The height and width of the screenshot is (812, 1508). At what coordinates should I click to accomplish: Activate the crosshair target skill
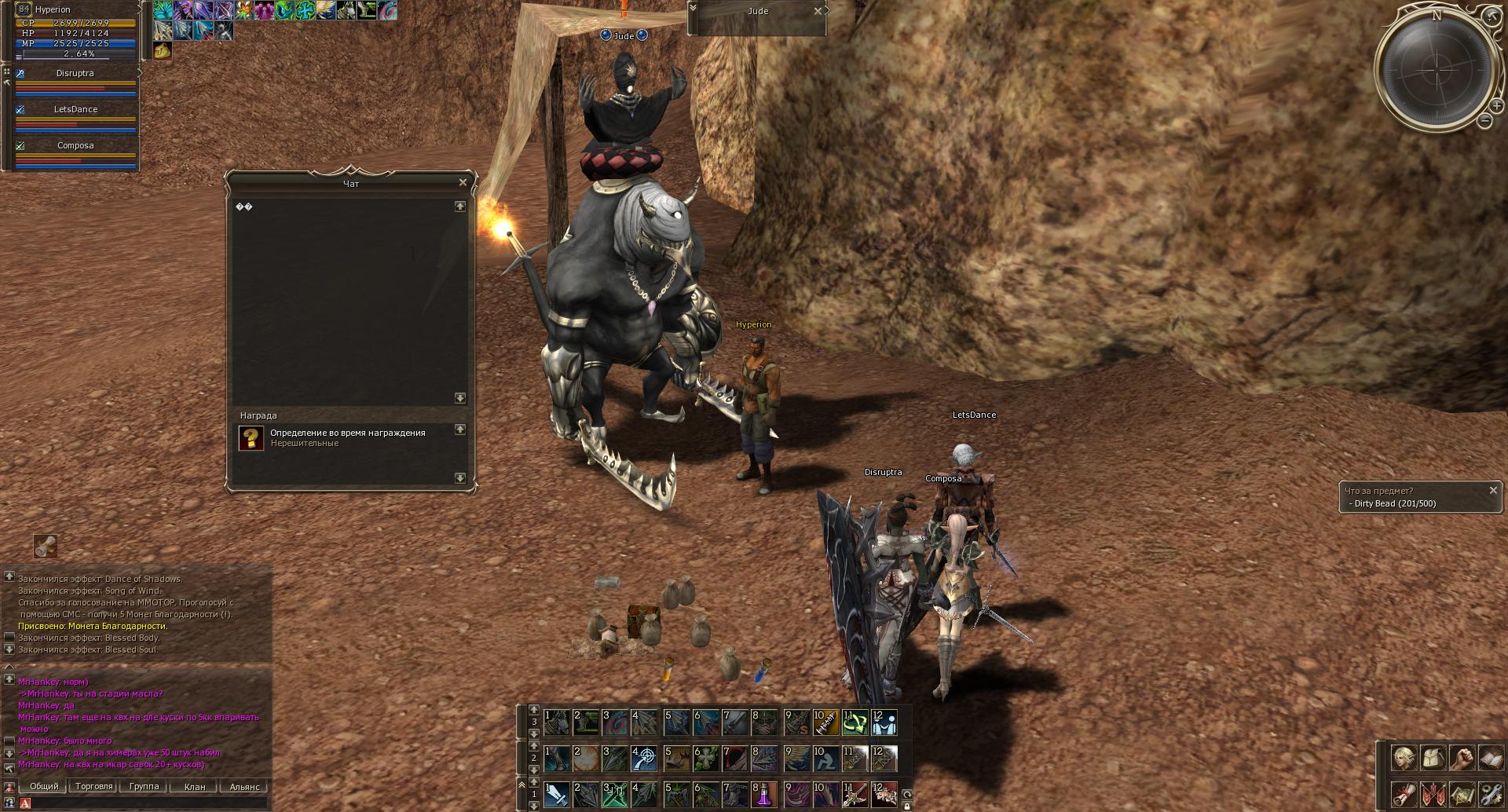644,758
